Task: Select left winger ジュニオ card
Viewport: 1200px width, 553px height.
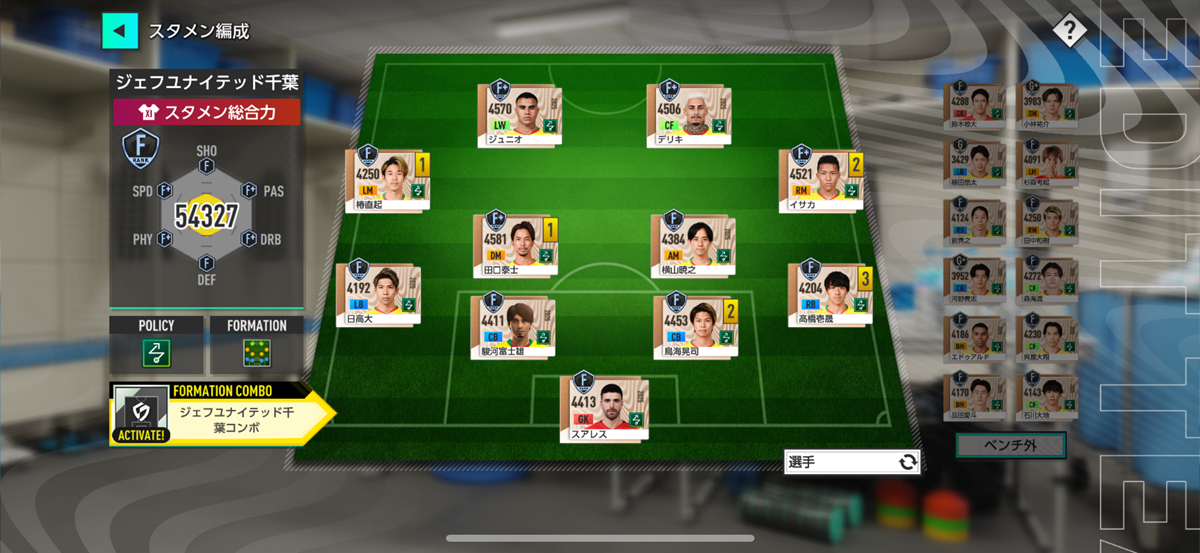Action: coord(518,116)
